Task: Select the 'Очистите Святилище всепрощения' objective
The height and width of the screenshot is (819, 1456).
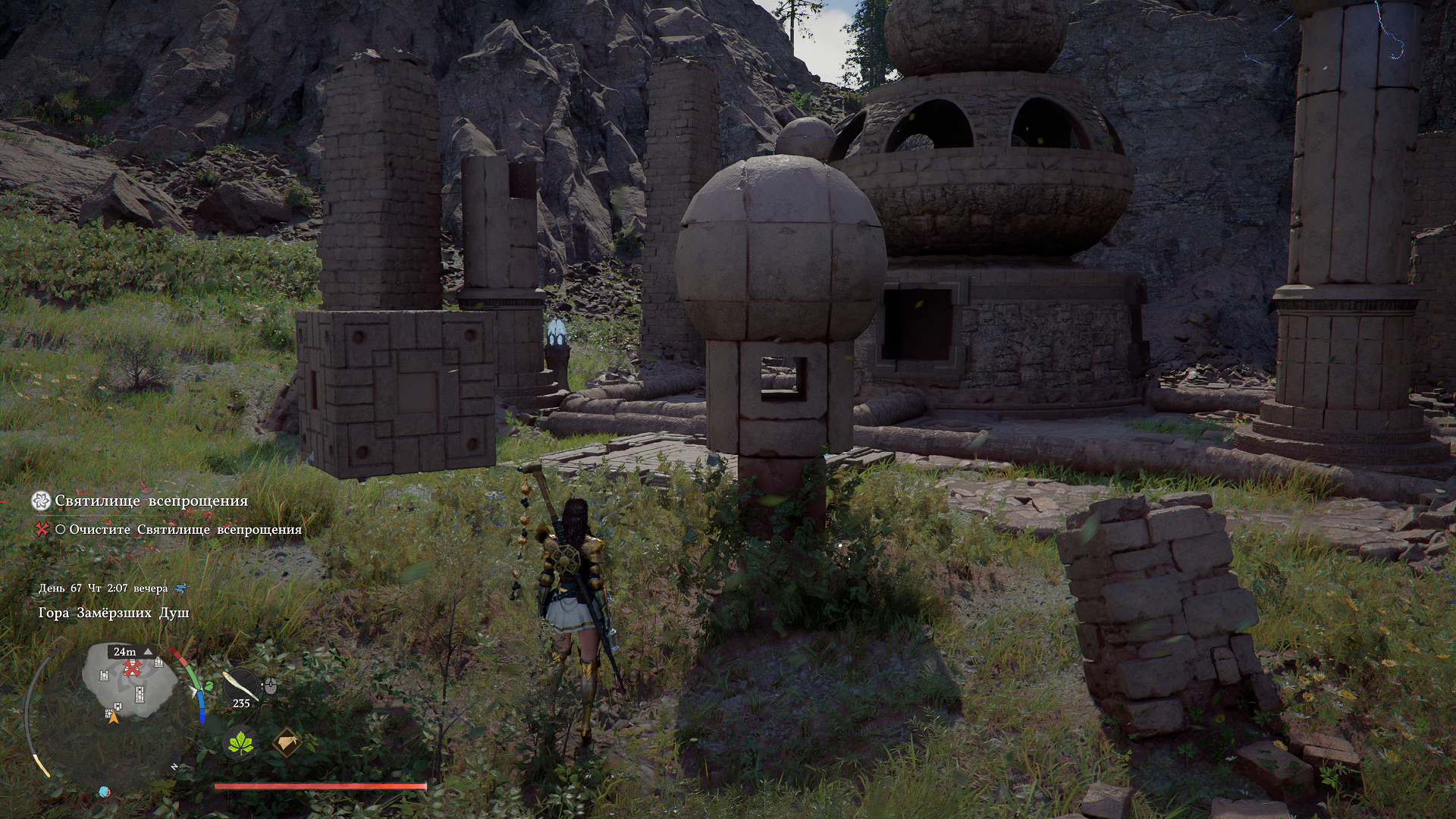Action: tap(185, 530)
